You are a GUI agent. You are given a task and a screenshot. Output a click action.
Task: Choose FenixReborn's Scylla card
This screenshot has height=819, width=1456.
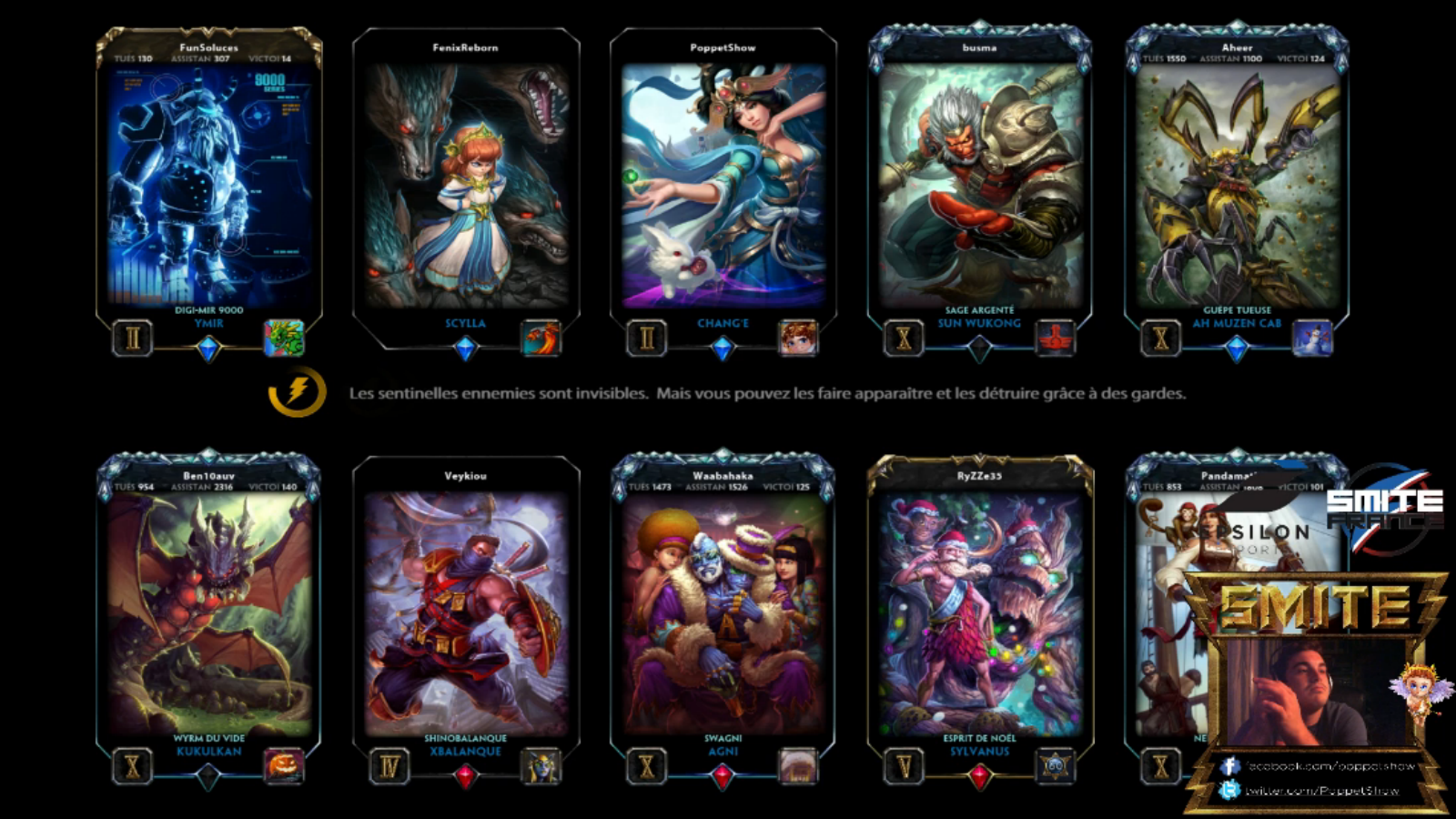[x=465, y=187]
